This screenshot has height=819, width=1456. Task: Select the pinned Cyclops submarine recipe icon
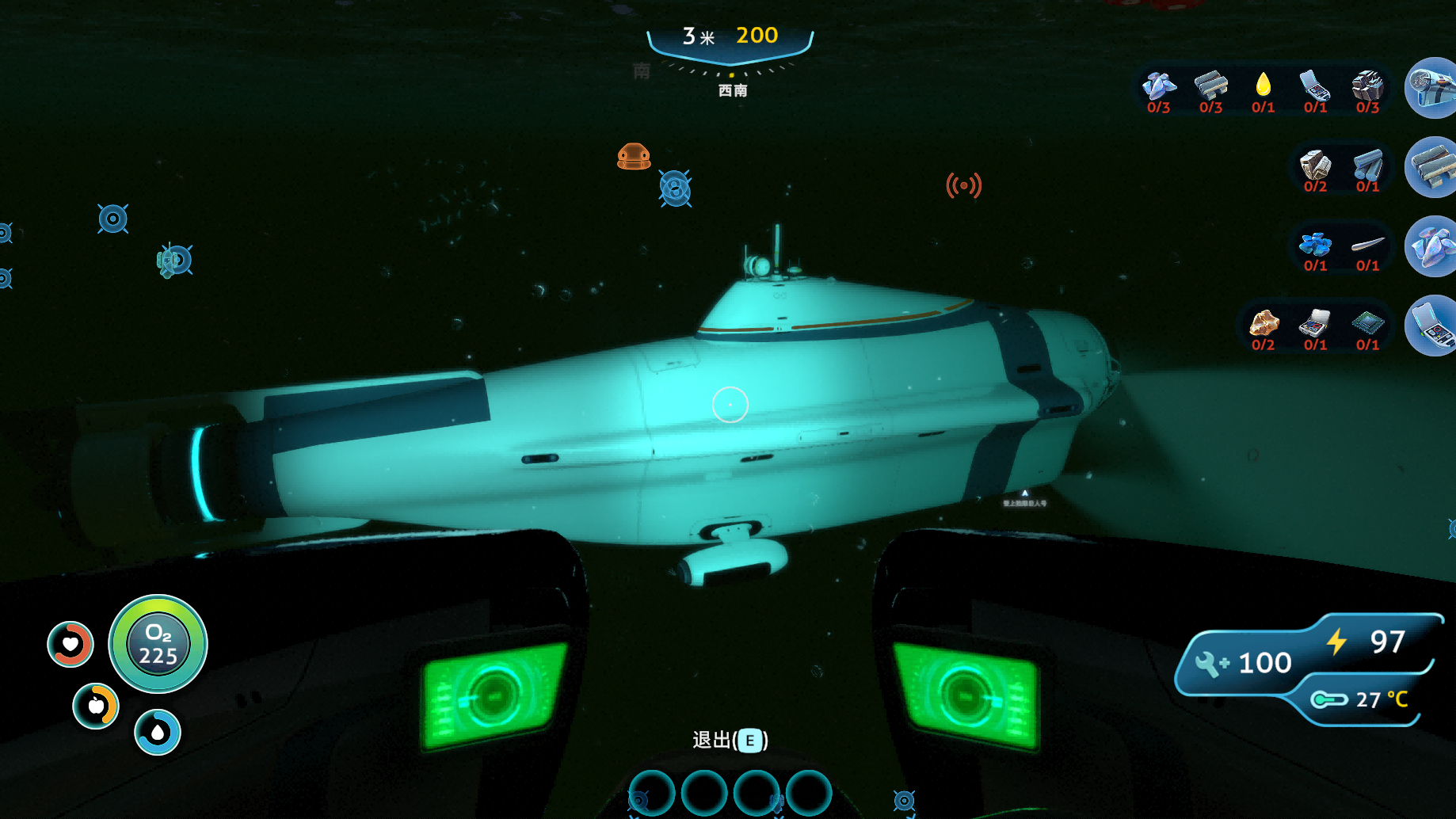tap(1432, 88)
